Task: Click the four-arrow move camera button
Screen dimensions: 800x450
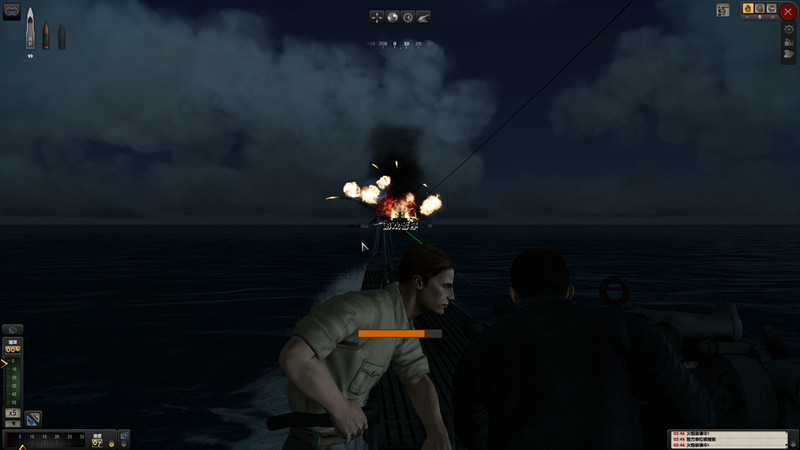Action: (x=376, y=17)
